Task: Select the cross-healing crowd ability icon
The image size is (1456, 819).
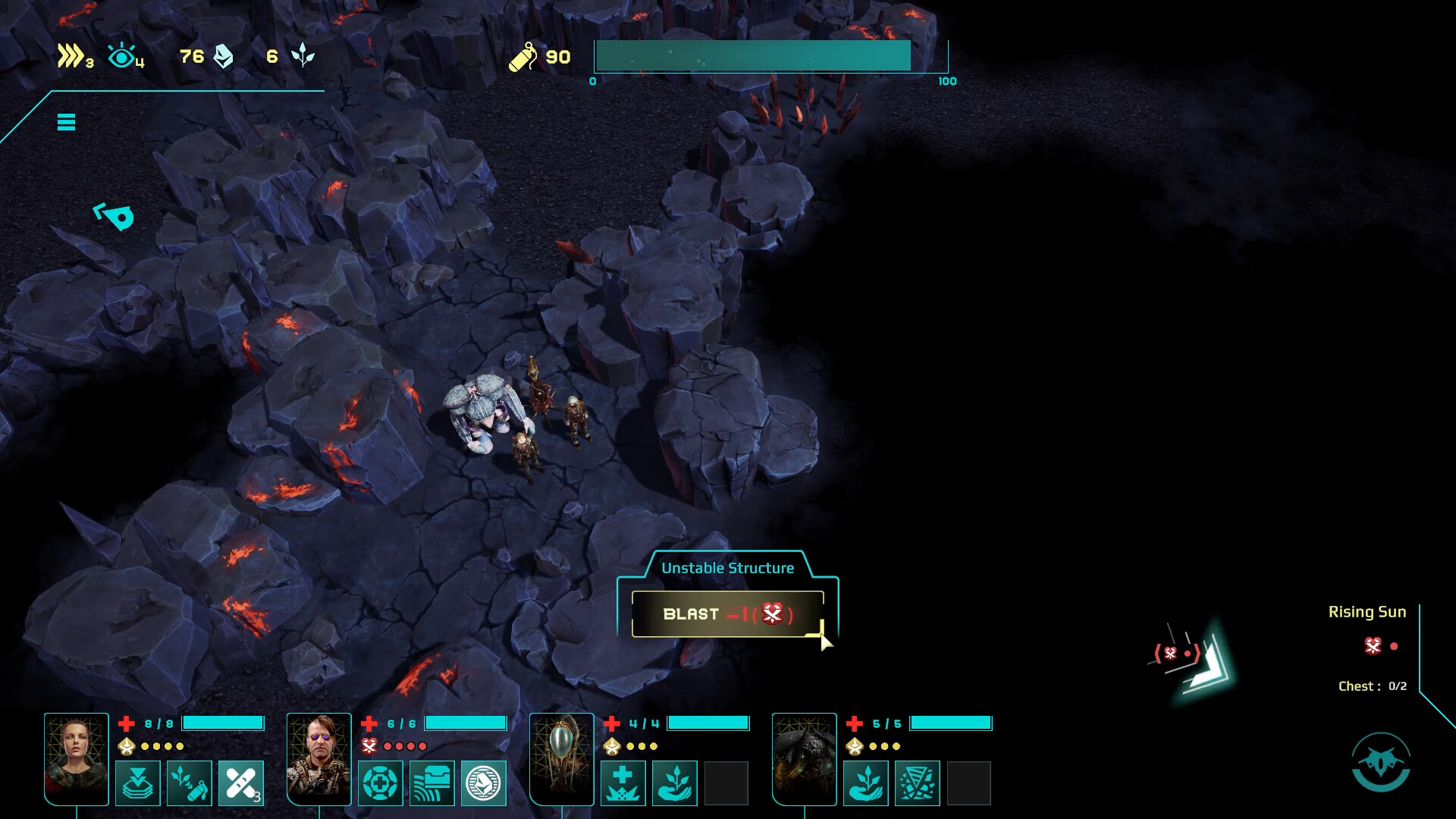Action: tap(623, 783)
